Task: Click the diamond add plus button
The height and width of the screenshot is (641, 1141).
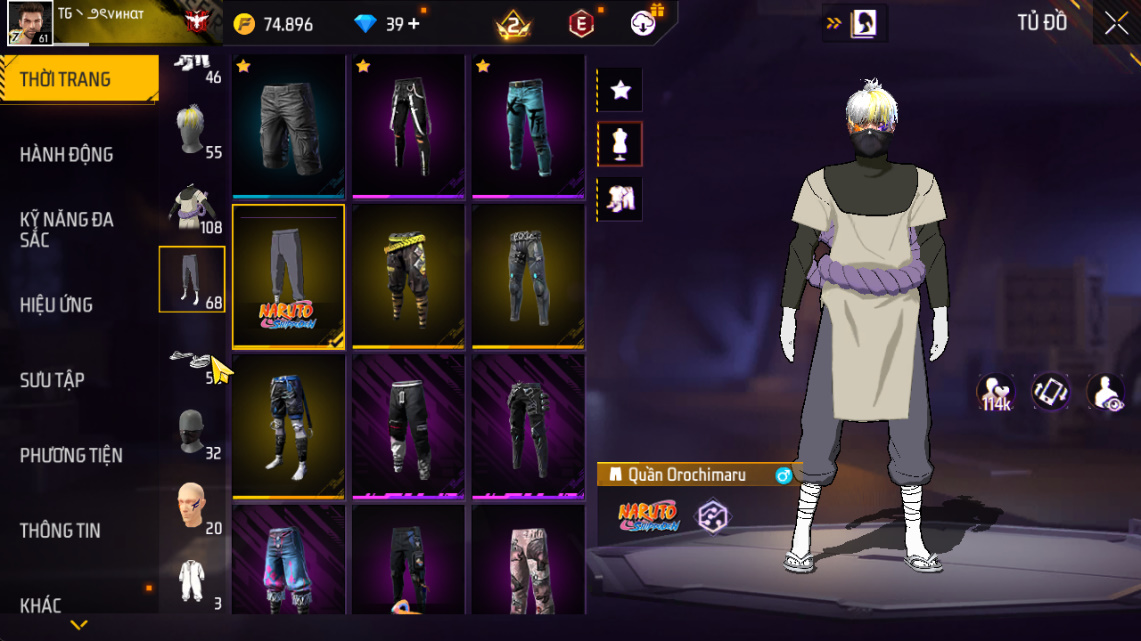Action: pos(414,24)
